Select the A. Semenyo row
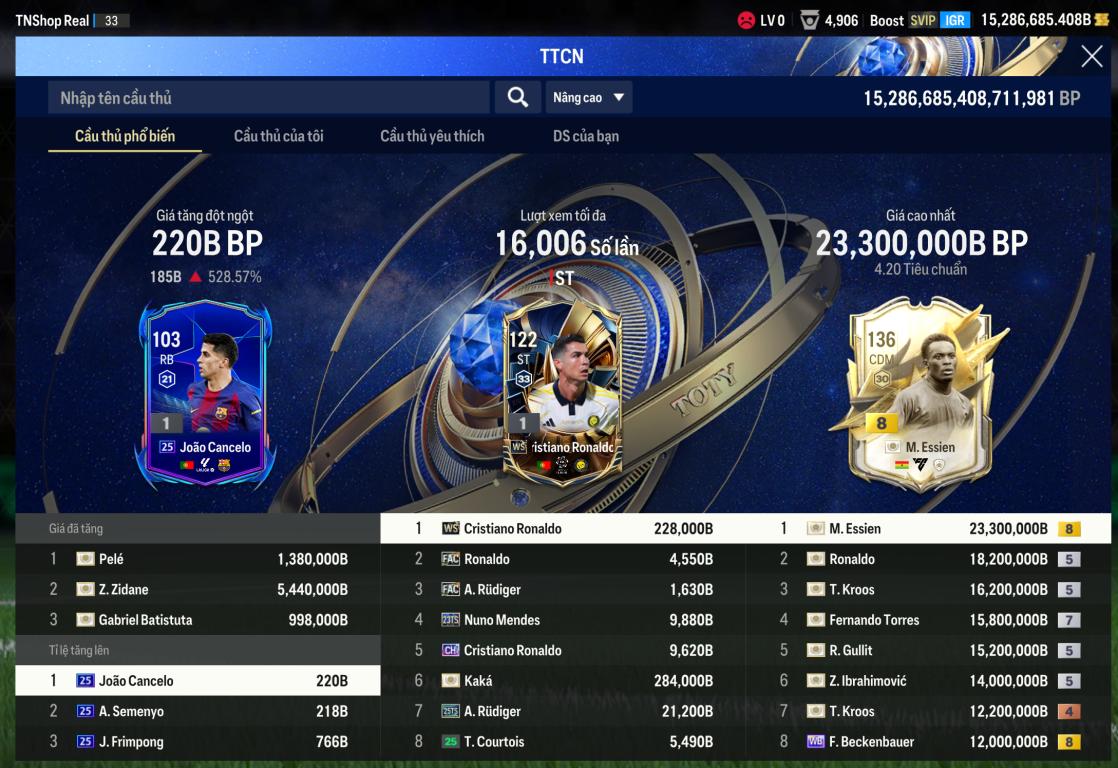This screenshot has height=768, width=1118. (x=198, y=711)
